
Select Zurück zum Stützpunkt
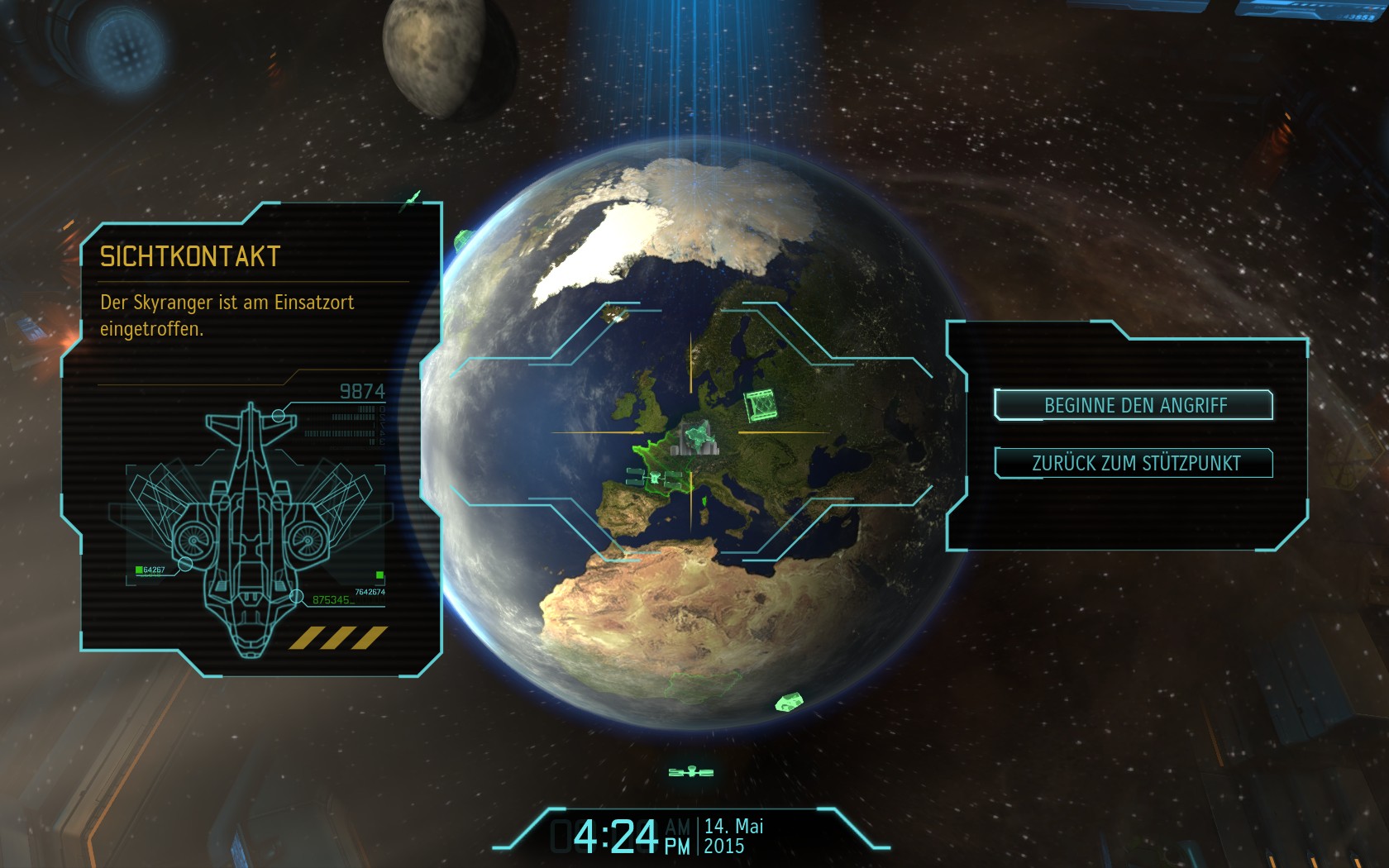(x=1134, y=463)
